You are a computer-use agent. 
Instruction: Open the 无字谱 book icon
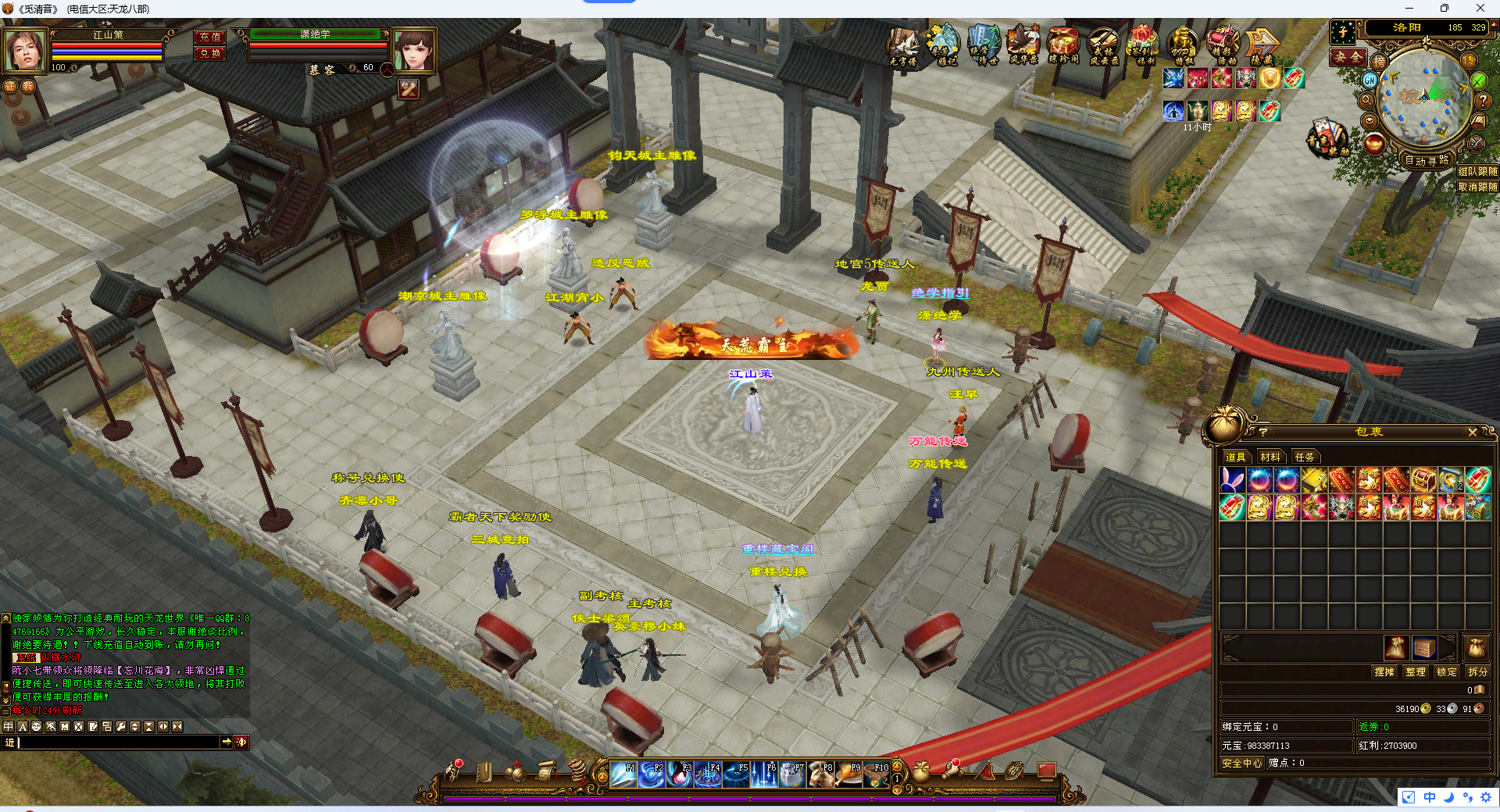[x=902, y=45]
